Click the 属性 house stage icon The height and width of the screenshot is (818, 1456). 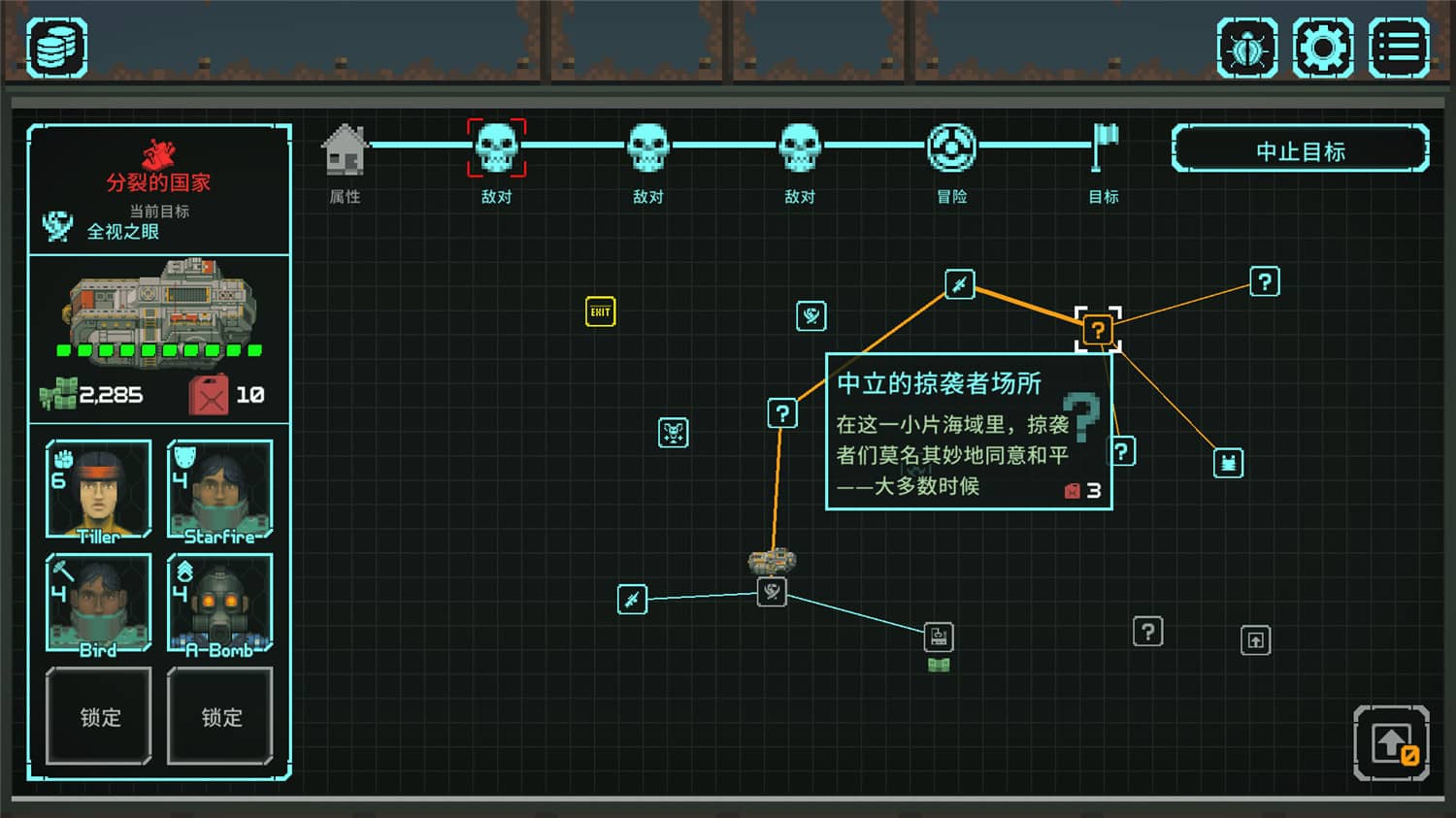345,147
